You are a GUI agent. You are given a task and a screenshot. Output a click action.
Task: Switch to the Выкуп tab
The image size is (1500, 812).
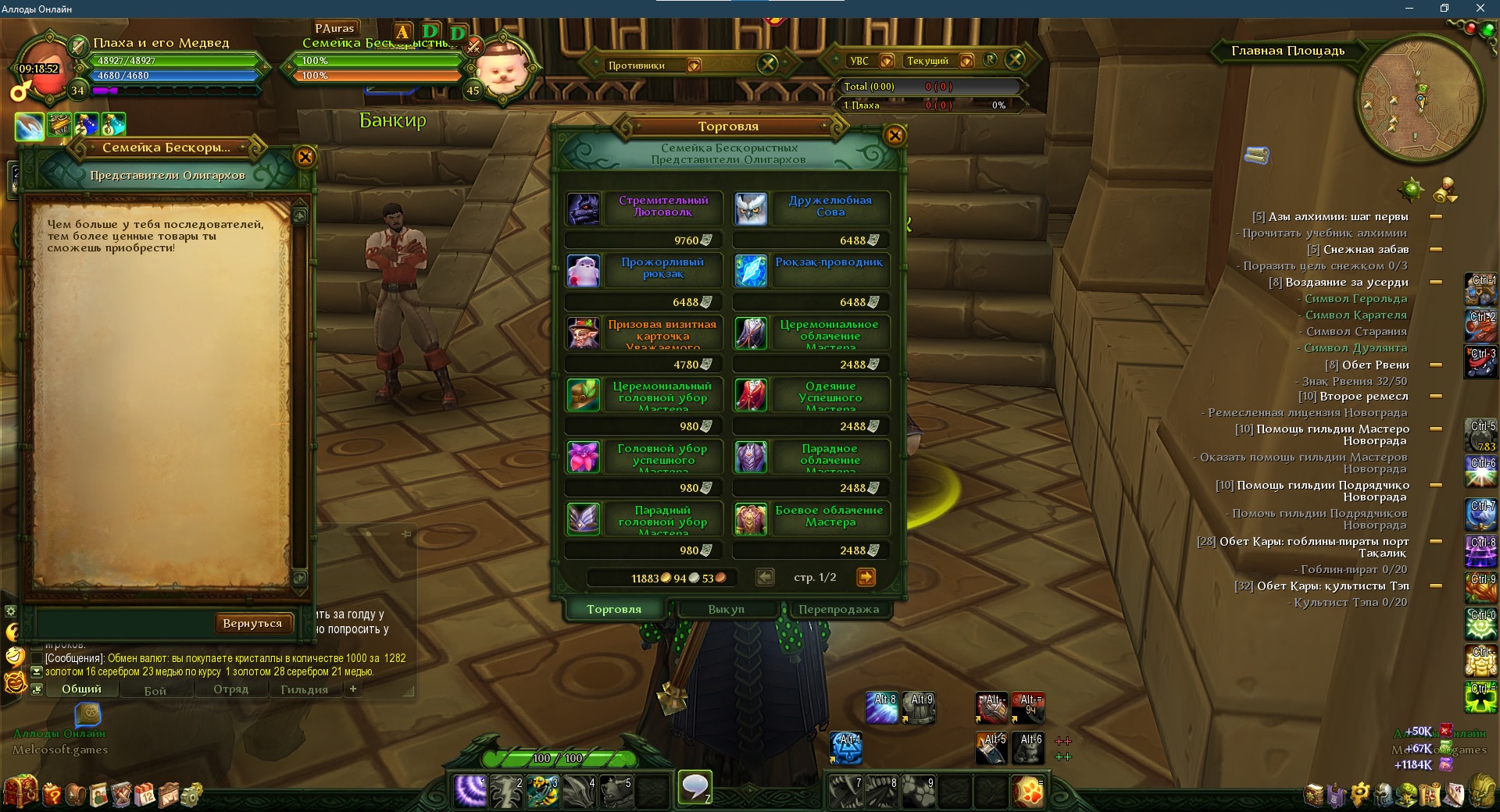[727, 609]
